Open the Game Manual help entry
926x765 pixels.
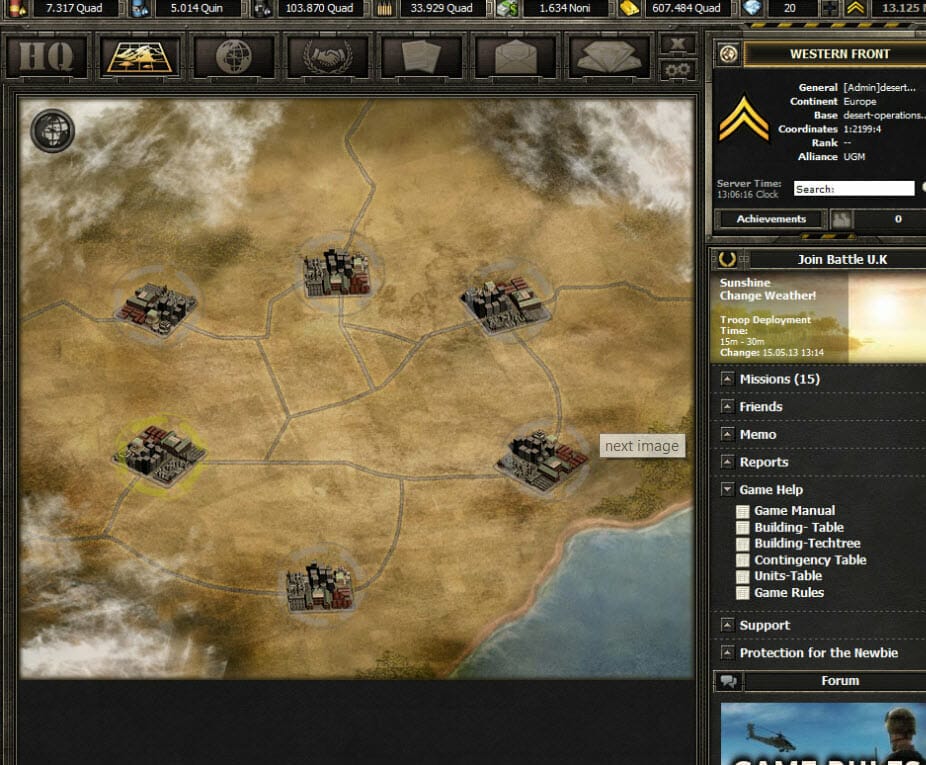point(794,511)
